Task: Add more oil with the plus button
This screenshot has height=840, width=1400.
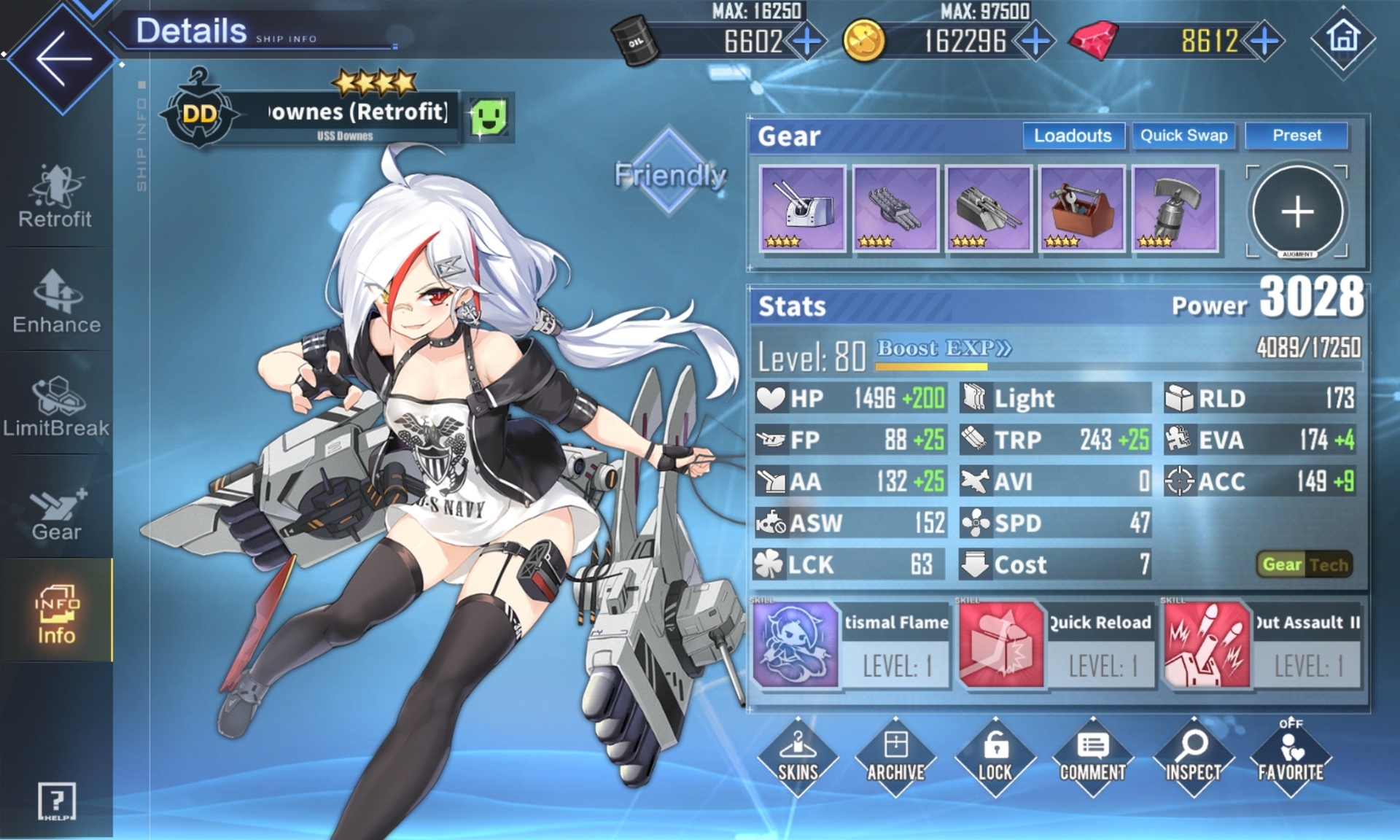Action: coord(806,41)
